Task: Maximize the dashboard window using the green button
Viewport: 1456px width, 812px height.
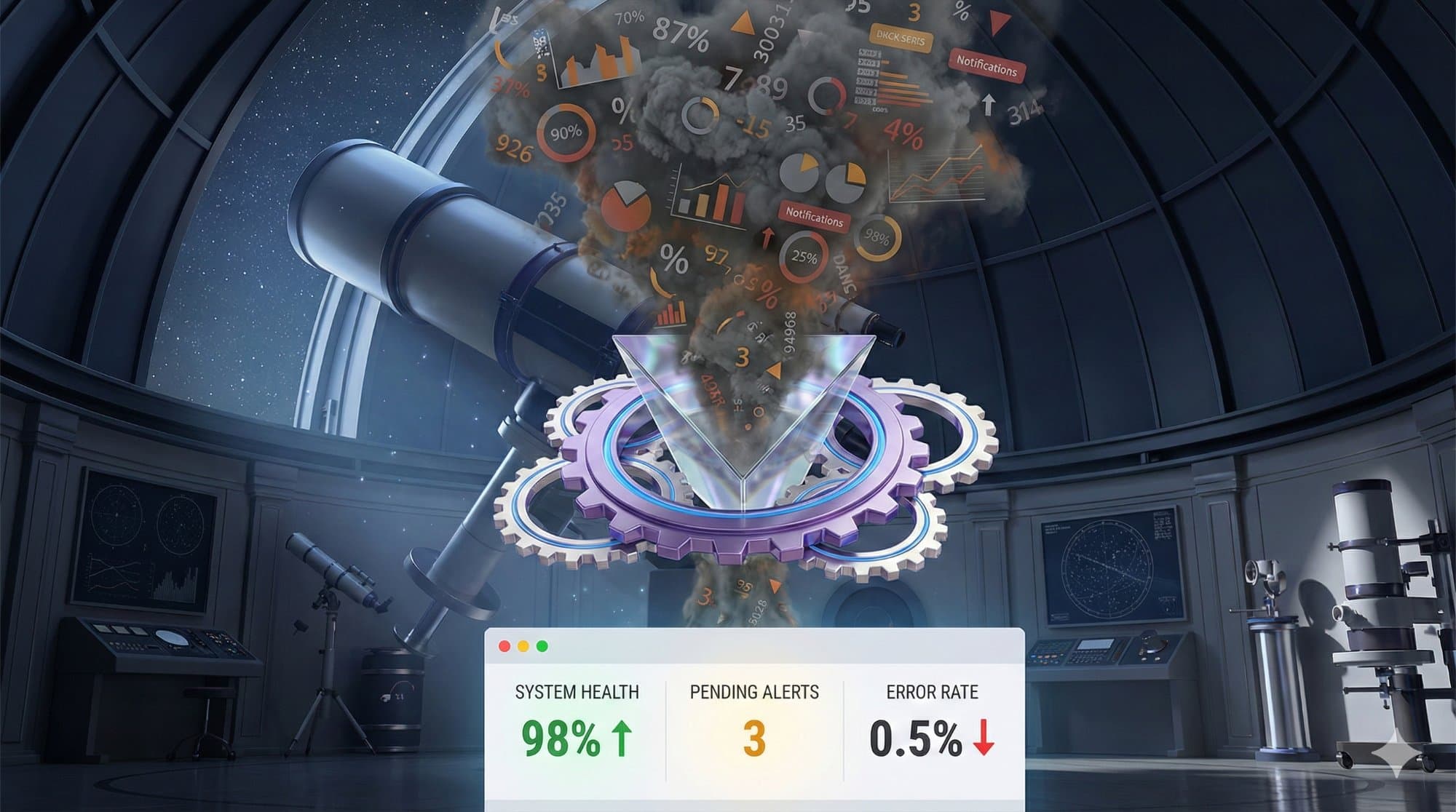Action: (x=542, y=646)
